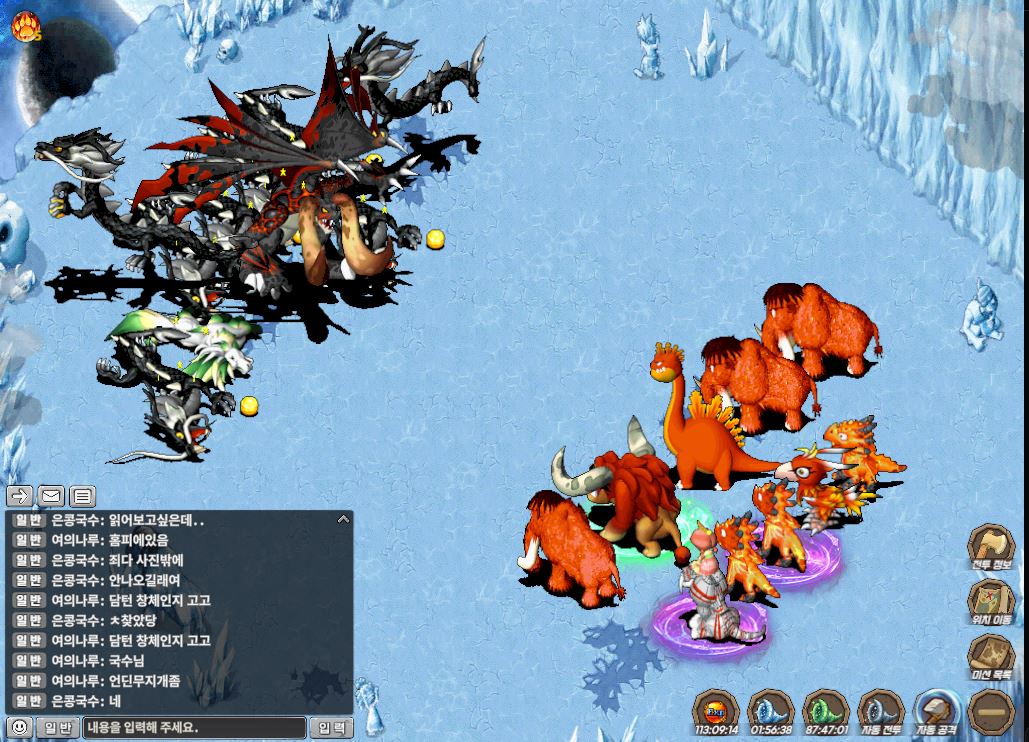Open the 전투 정보 battle info axe icon
The width and height of the screenshot is (1029, 742).
tap(990, 548)
